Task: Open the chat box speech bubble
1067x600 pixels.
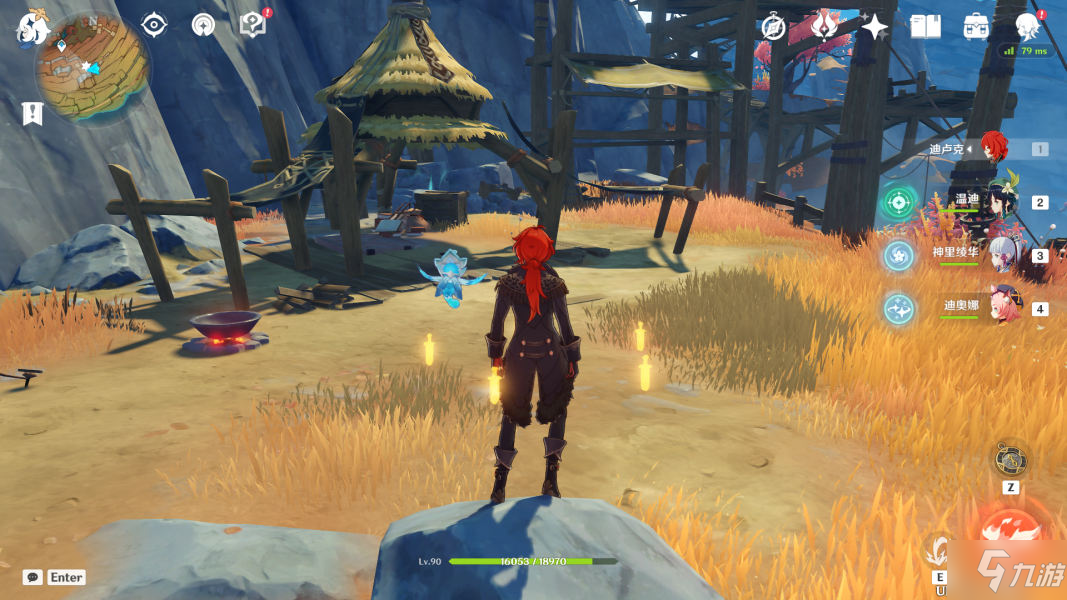Action: point(33,577)
